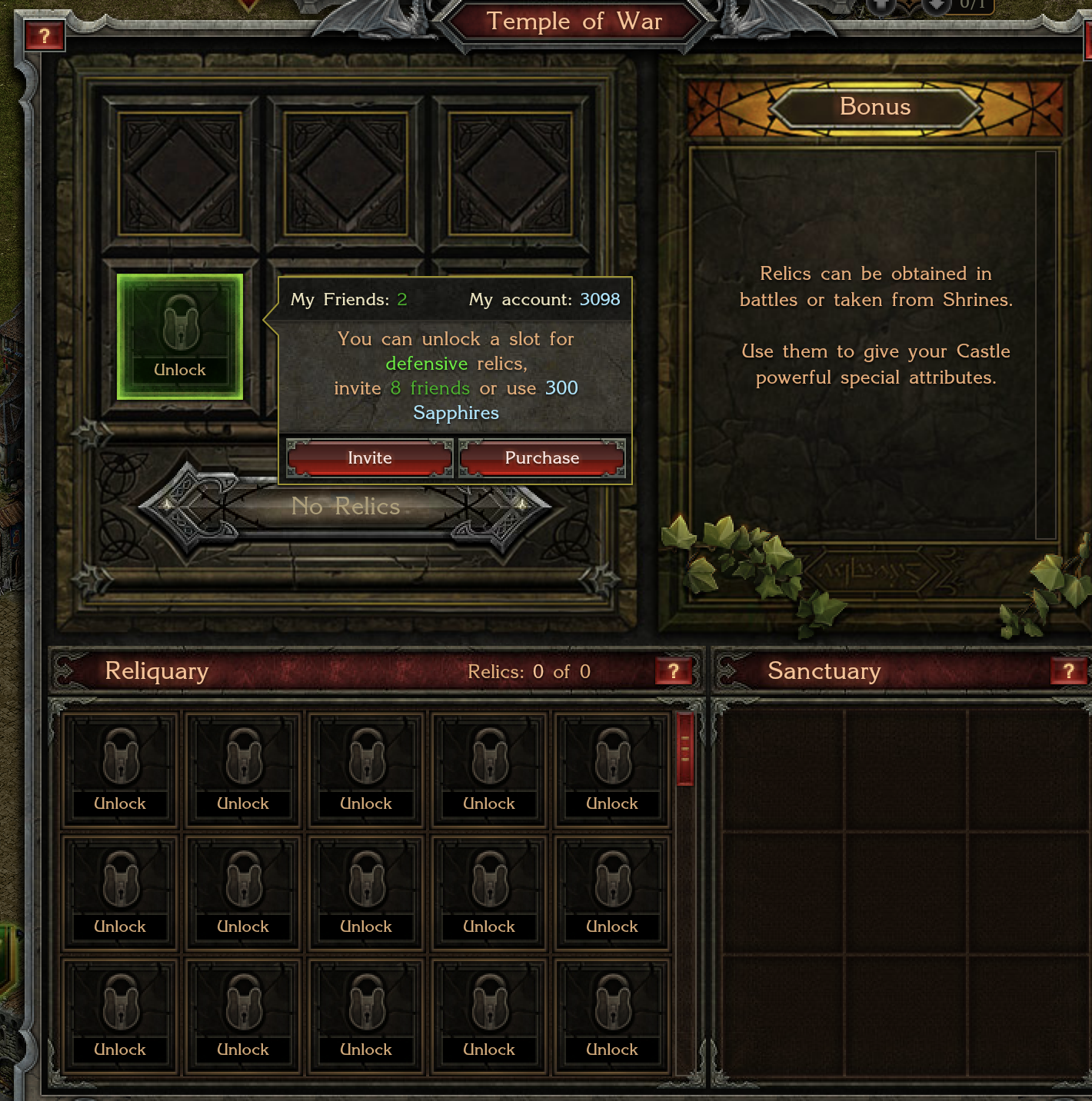Viewport: 1092px width, 1101px height.
Task: Open the Temple of War help button
Action: [44, 35]
